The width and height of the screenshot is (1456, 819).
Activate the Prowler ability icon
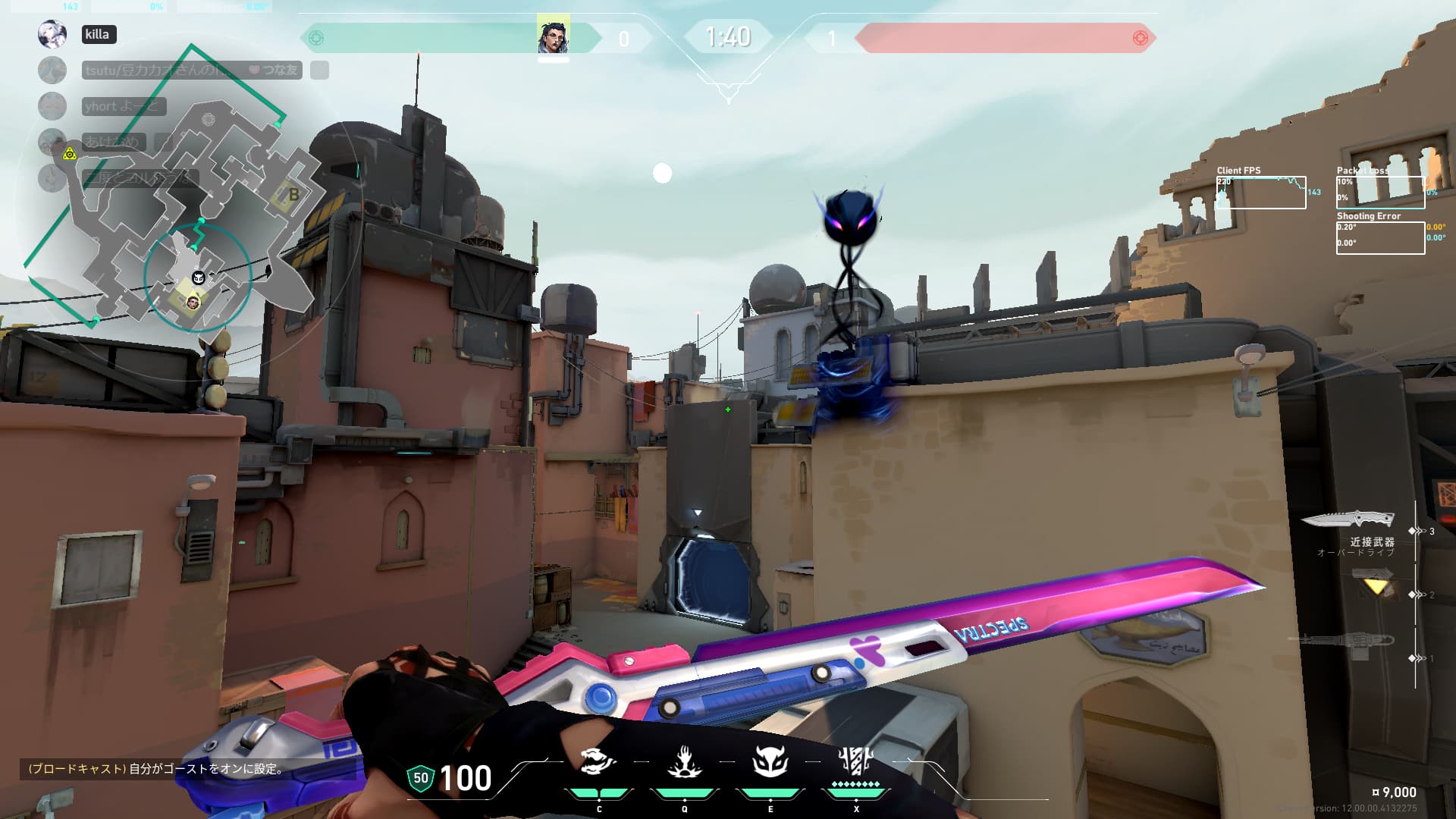click(598, 761)
